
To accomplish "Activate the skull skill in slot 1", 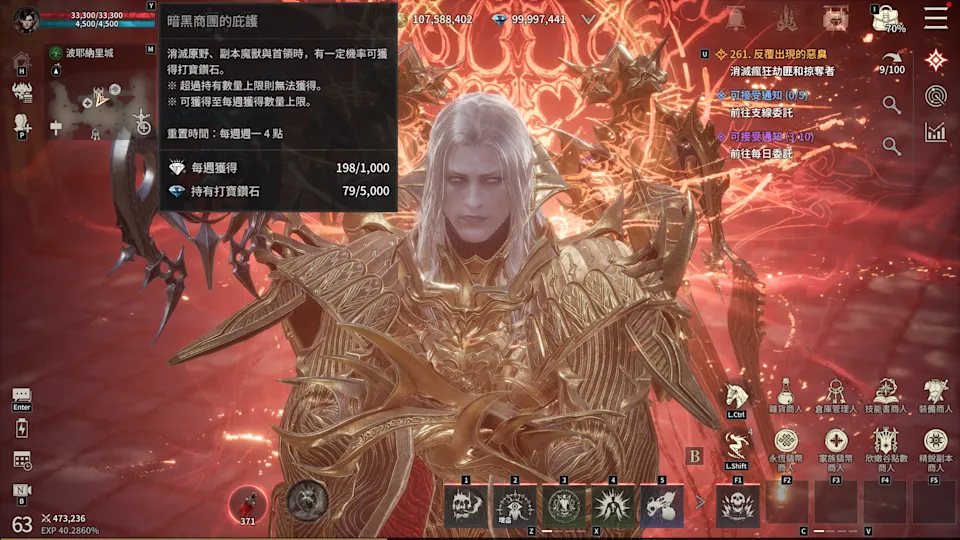I will coord(466,505).
